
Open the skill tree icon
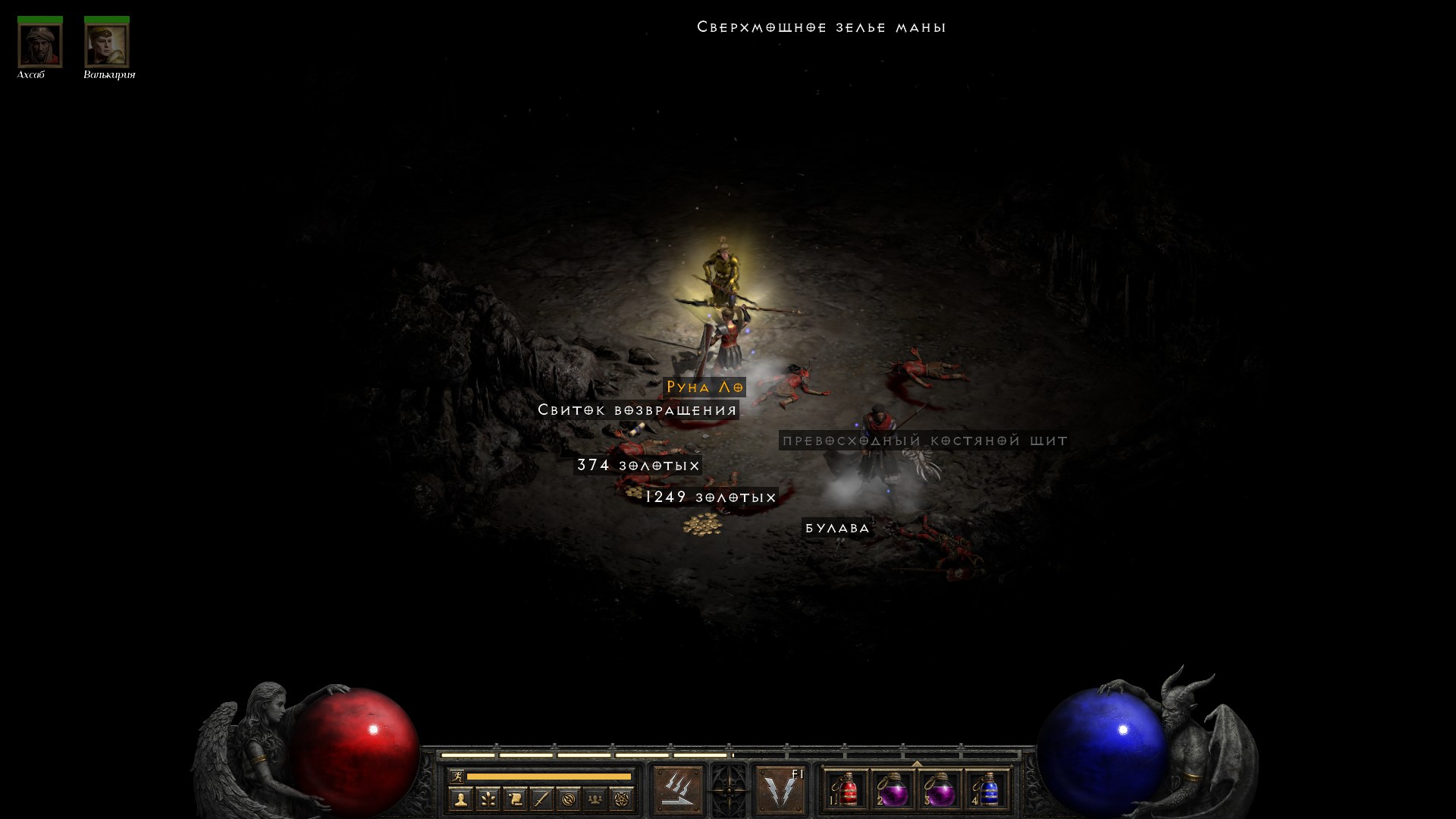(488, 799)
